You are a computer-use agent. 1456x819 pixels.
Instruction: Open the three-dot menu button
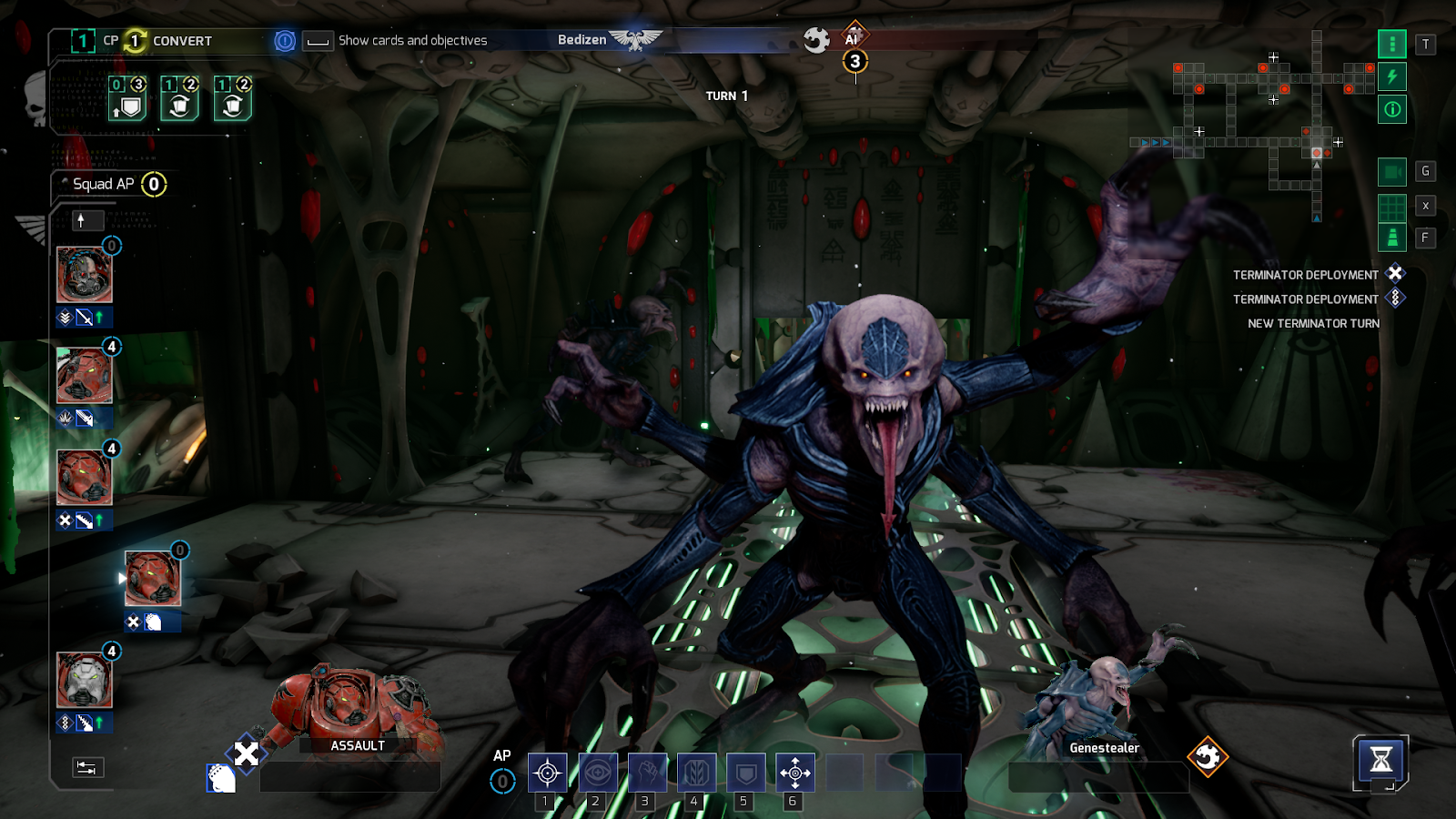[x=1391, y=44]
